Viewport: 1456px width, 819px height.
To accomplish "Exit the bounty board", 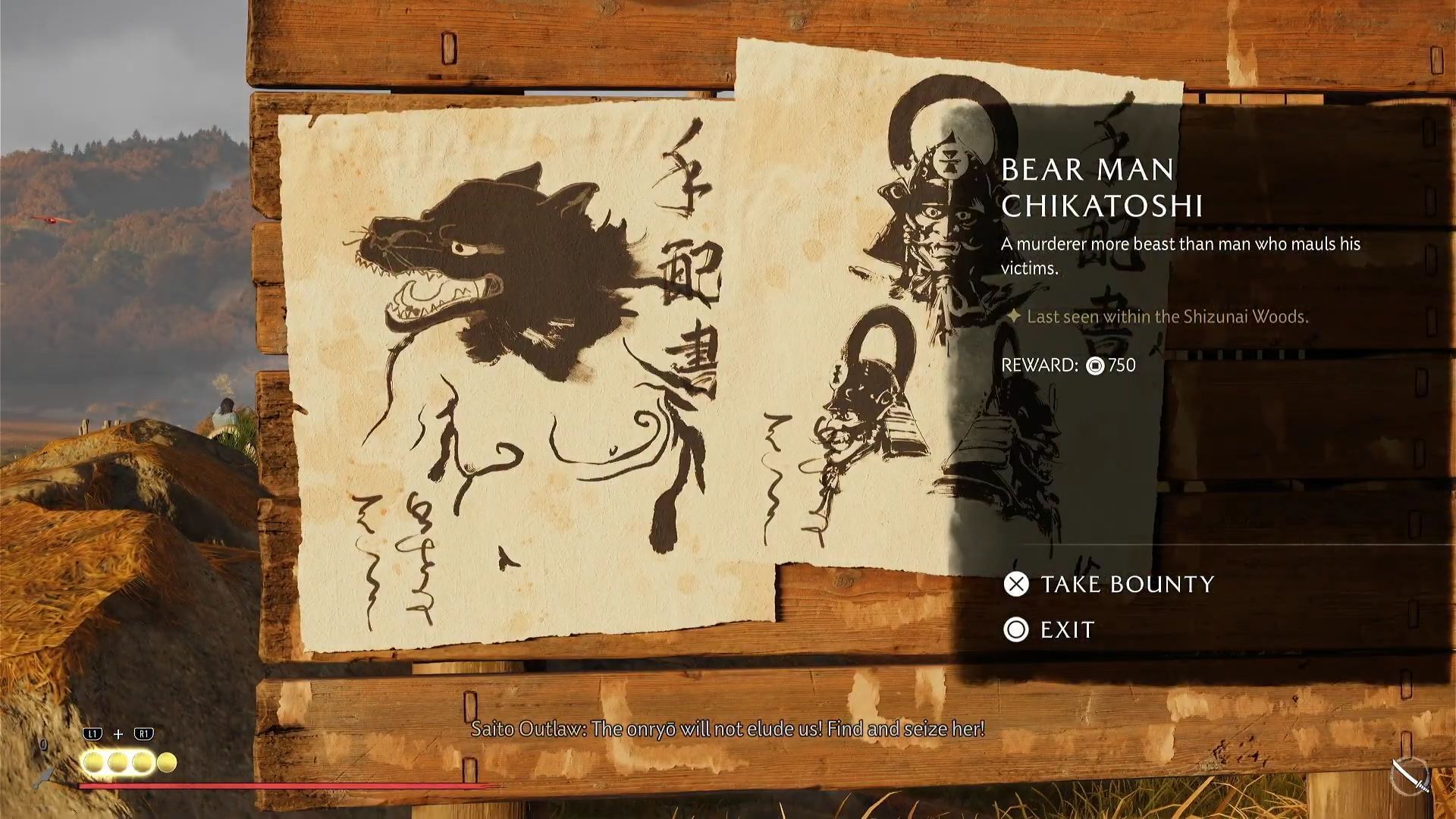I will pyautogui.click(x=1050, y=629).
